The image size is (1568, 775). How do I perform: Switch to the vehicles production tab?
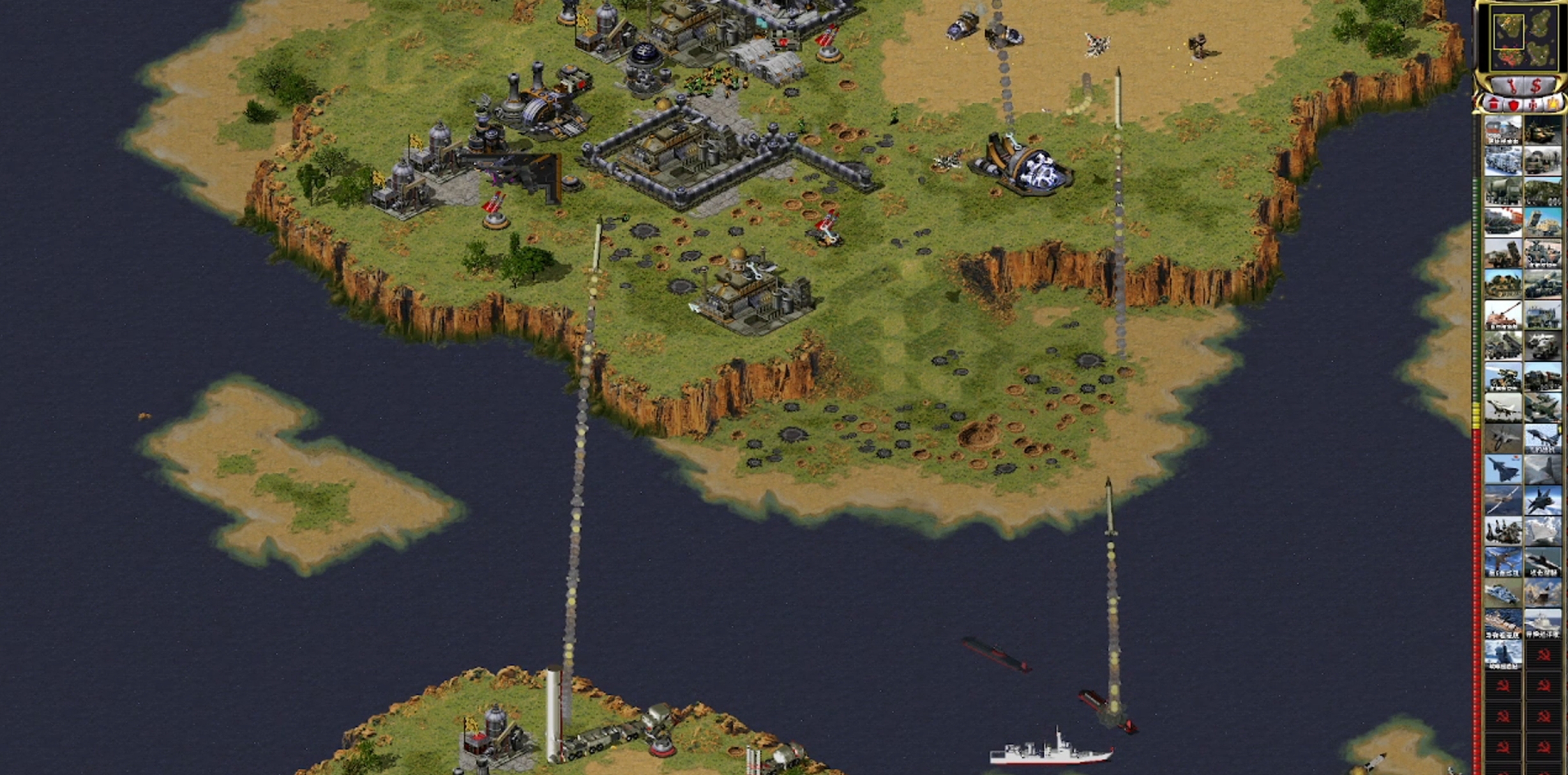tap(1553, 104)
